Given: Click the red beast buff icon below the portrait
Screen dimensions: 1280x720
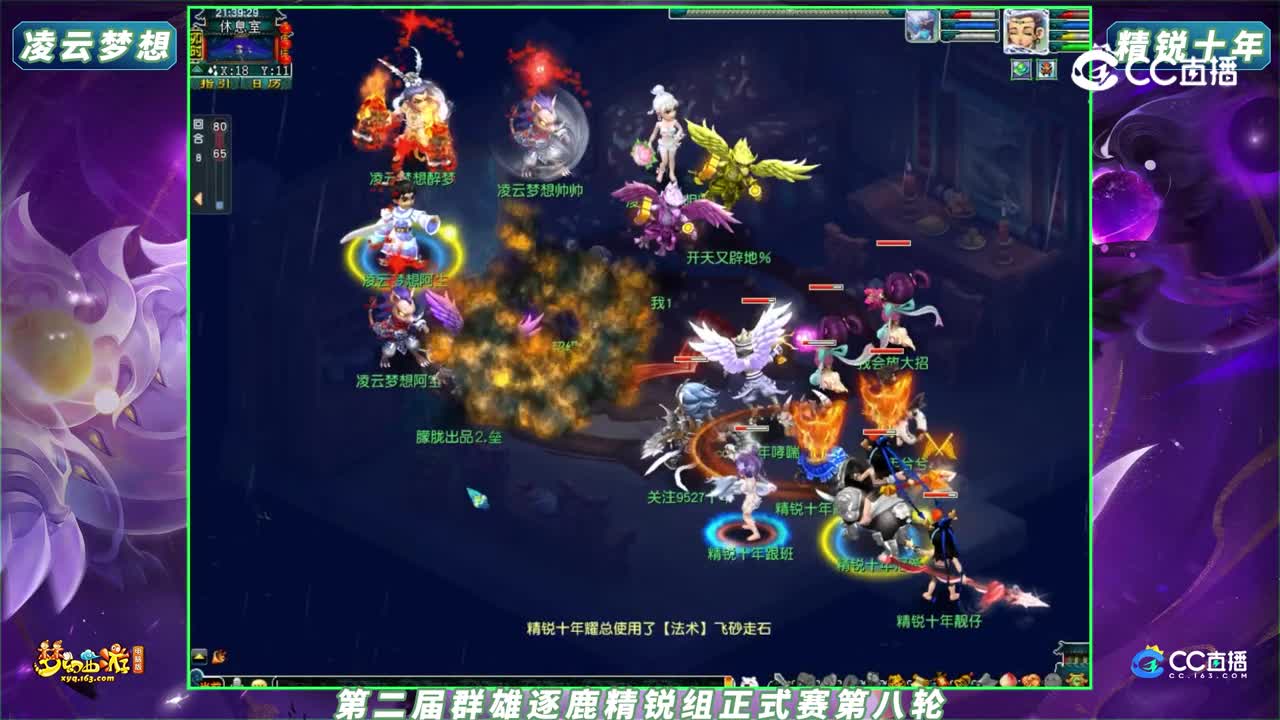Looking at the screenshot, I should point(1047,70).
